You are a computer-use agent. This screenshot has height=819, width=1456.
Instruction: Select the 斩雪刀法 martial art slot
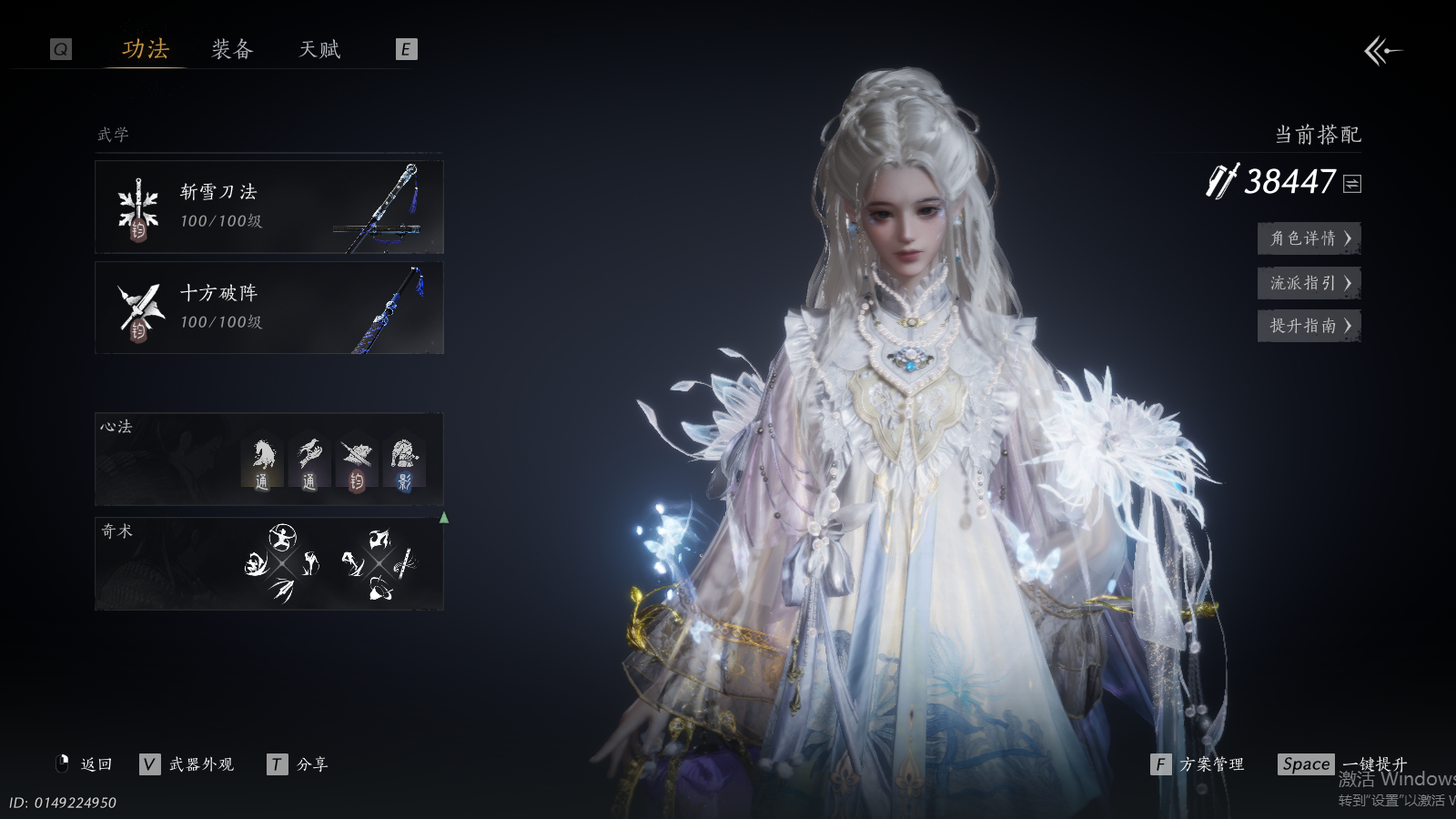point(268,207)
